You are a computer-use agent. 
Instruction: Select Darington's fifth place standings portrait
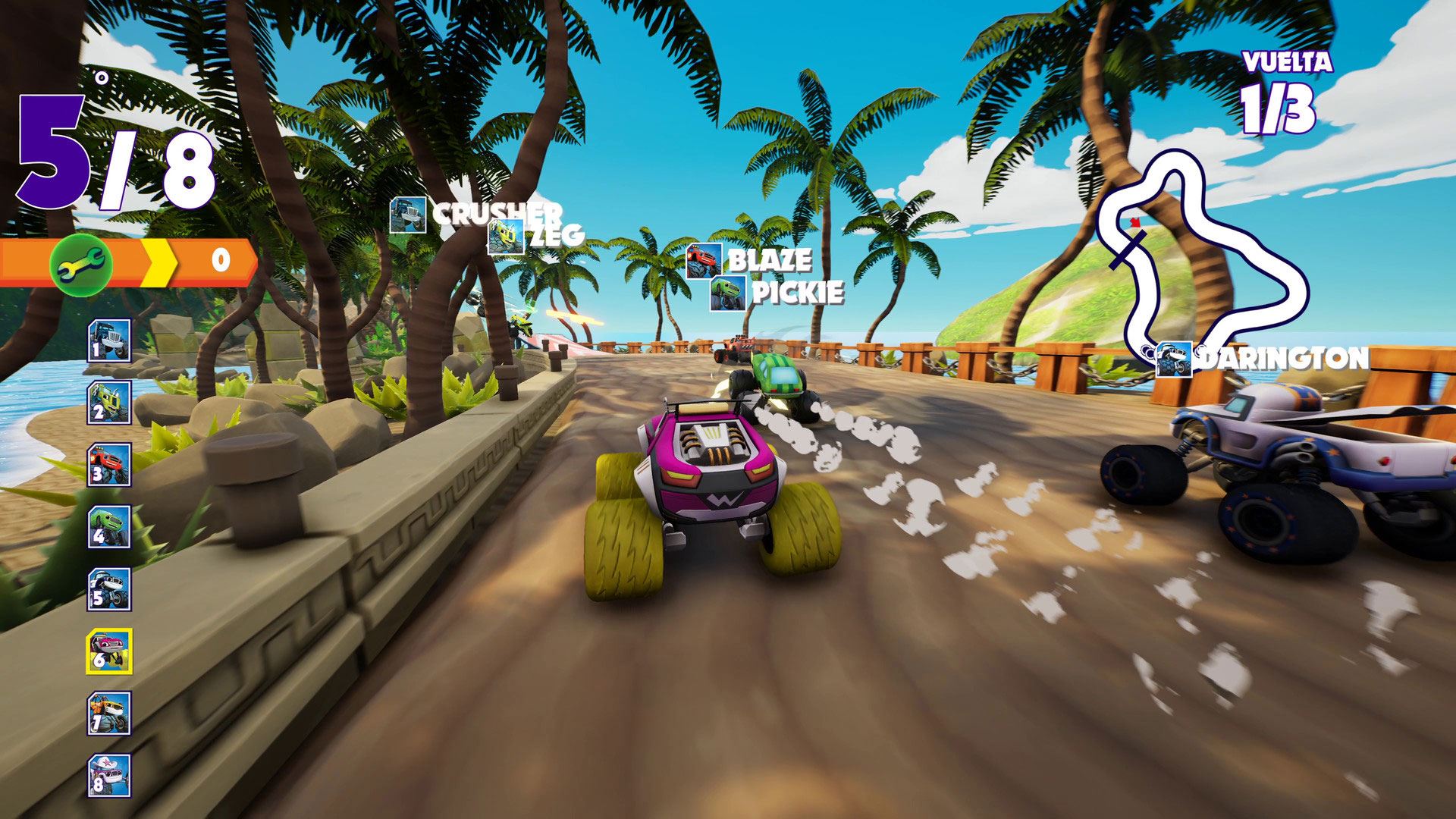click(x=110, y=589)
